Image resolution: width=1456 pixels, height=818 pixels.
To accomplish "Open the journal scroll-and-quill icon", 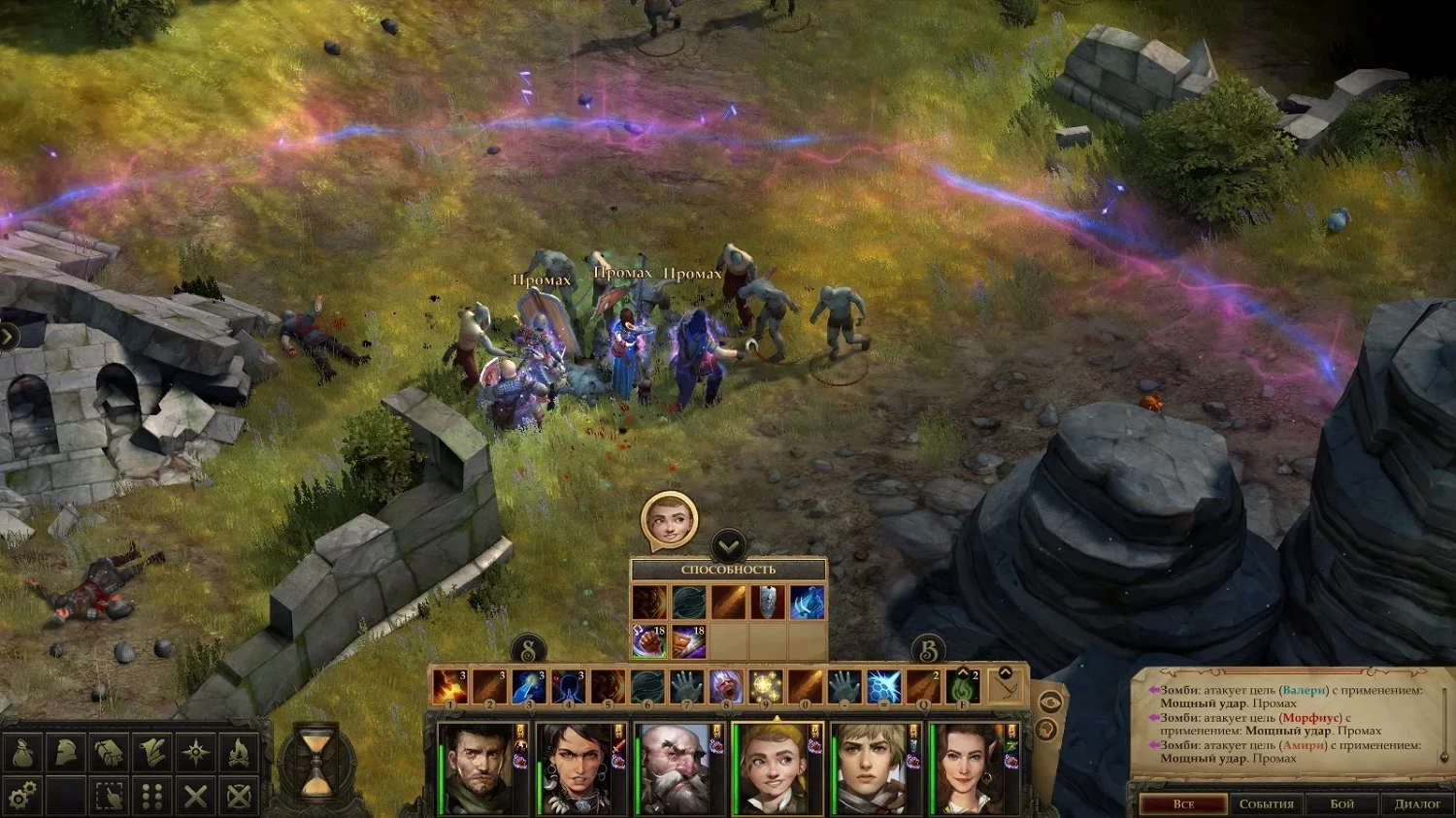I will [x=152, y=752].
